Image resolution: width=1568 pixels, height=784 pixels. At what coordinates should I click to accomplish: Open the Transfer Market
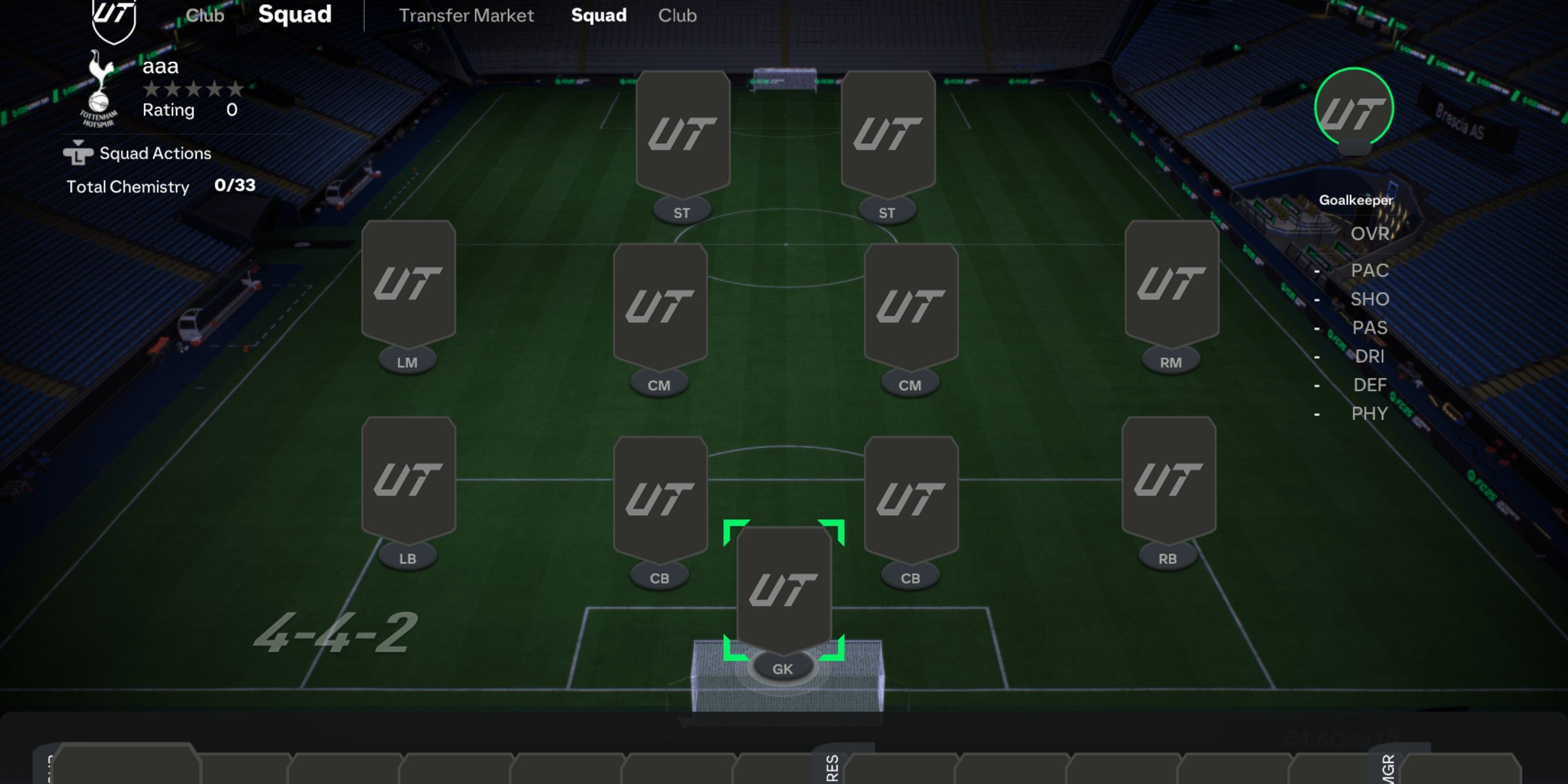click(466, 15)
